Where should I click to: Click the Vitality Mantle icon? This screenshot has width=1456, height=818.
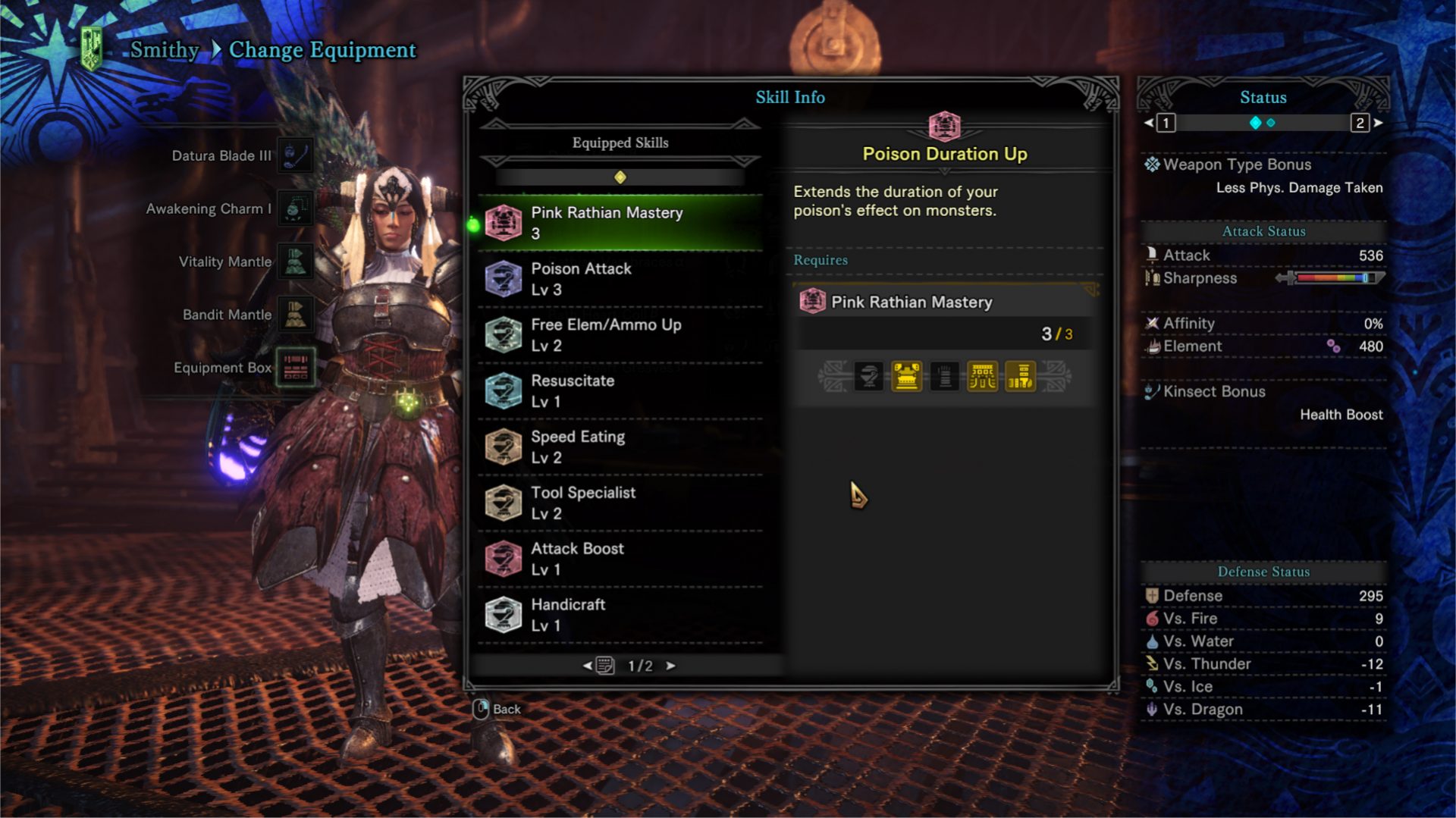[x=295, y=262]
